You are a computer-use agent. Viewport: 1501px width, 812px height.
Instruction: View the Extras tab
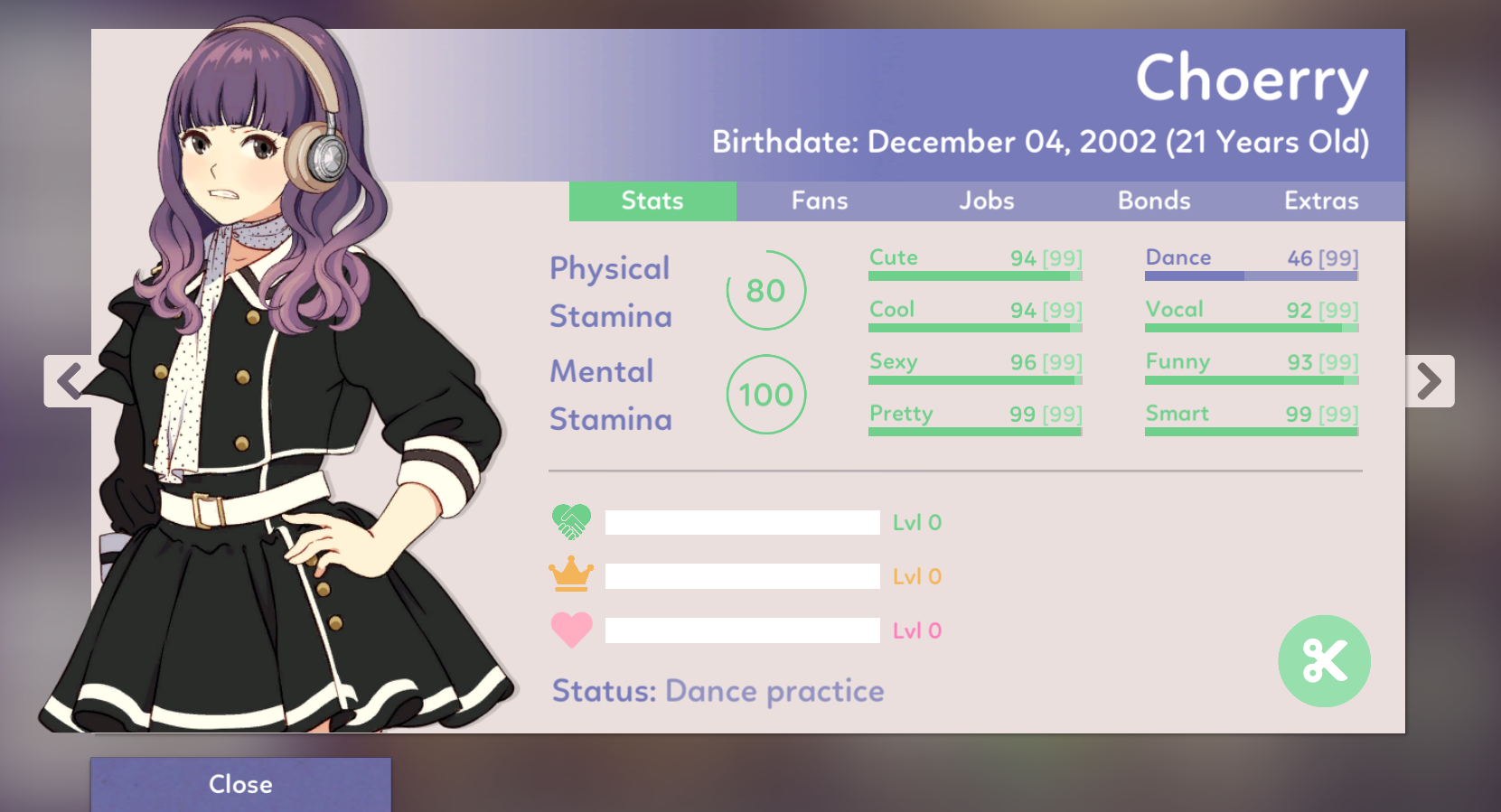coord(1321,201)
